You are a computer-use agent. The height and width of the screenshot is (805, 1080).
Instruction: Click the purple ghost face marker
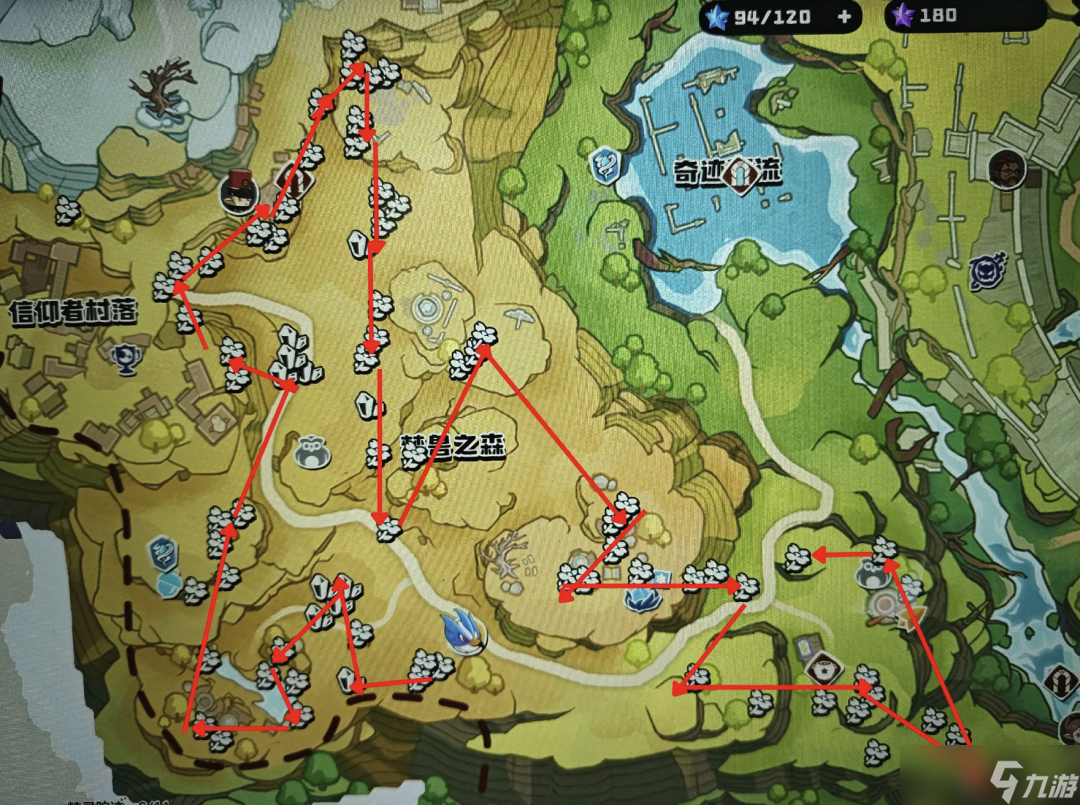(x=983, y=272)
